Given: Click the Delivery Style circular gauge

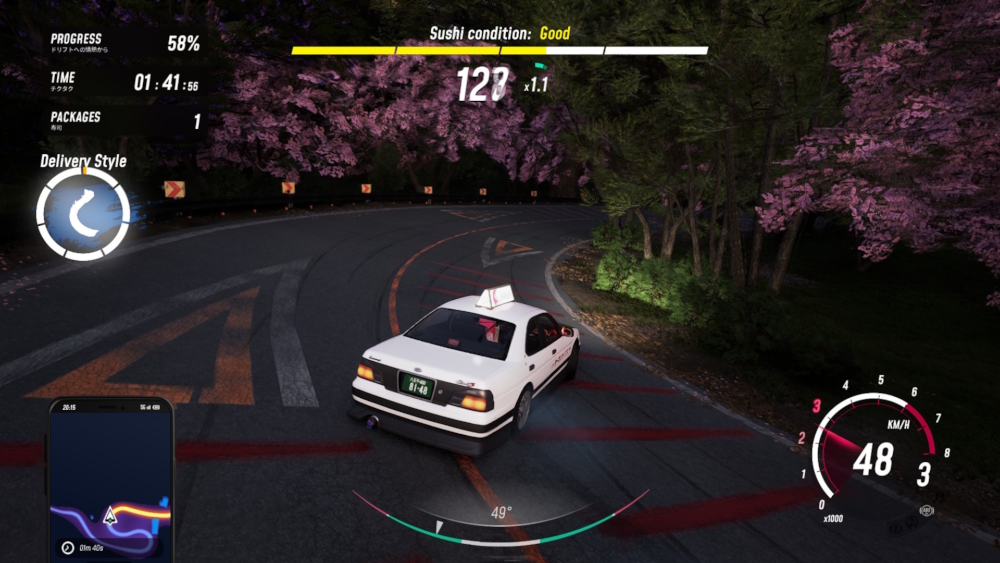Looking at the screenshot, I should click(83, 213).
